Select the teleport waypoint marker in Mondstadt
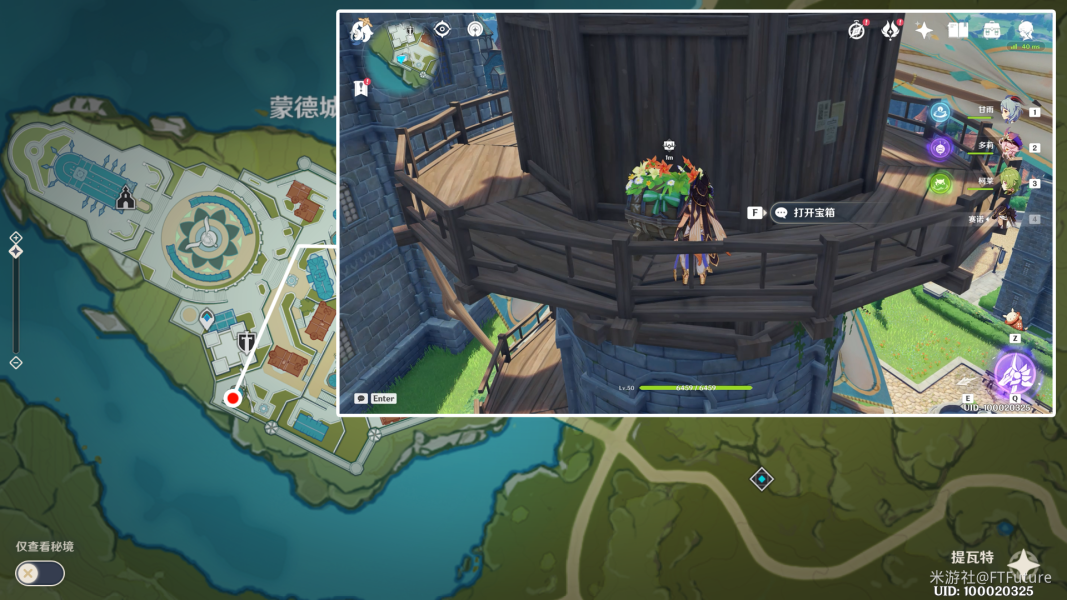The height and width of the screenshot is (600, 1067). pyautogui.click(x=207, y=320)
